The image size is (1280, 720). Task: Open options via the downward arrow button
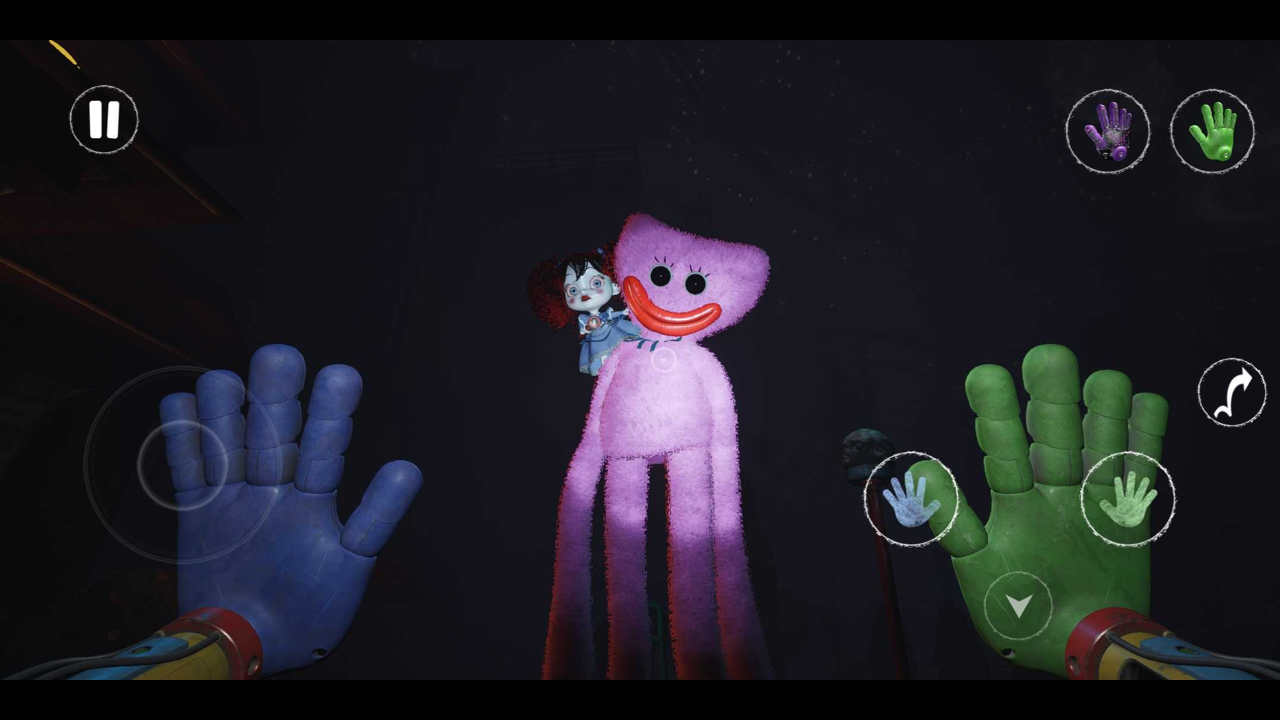pyautogui.click(x=1018, y=604)
